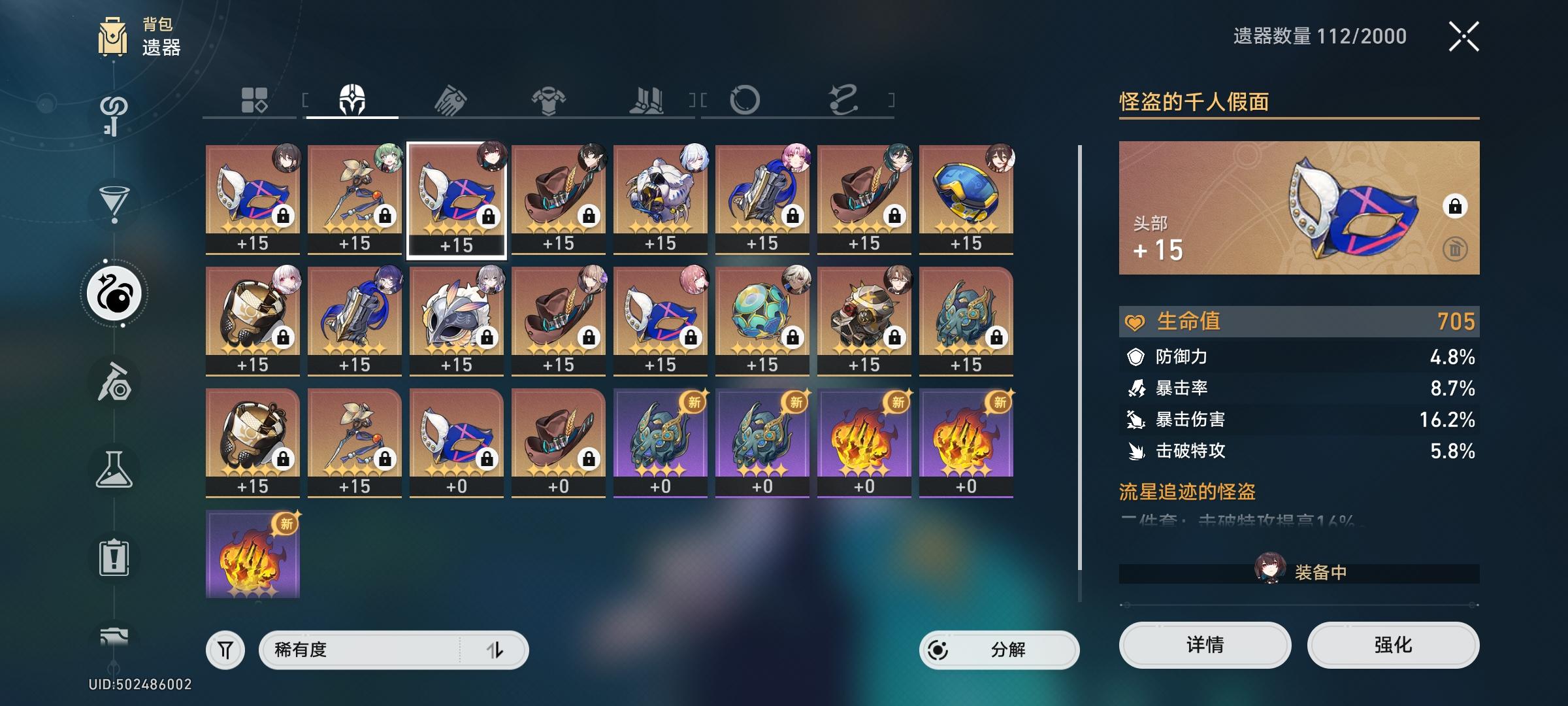Click the 详情 details button
Viewport: 1568px width, 706px height.
[1204, 645]
